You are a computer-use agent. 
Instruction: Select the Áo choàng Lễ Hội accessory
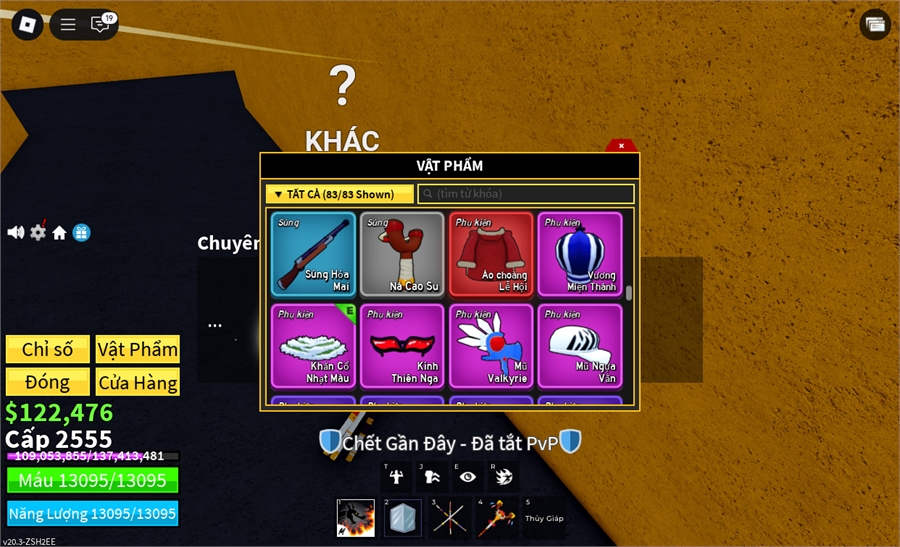491,254
